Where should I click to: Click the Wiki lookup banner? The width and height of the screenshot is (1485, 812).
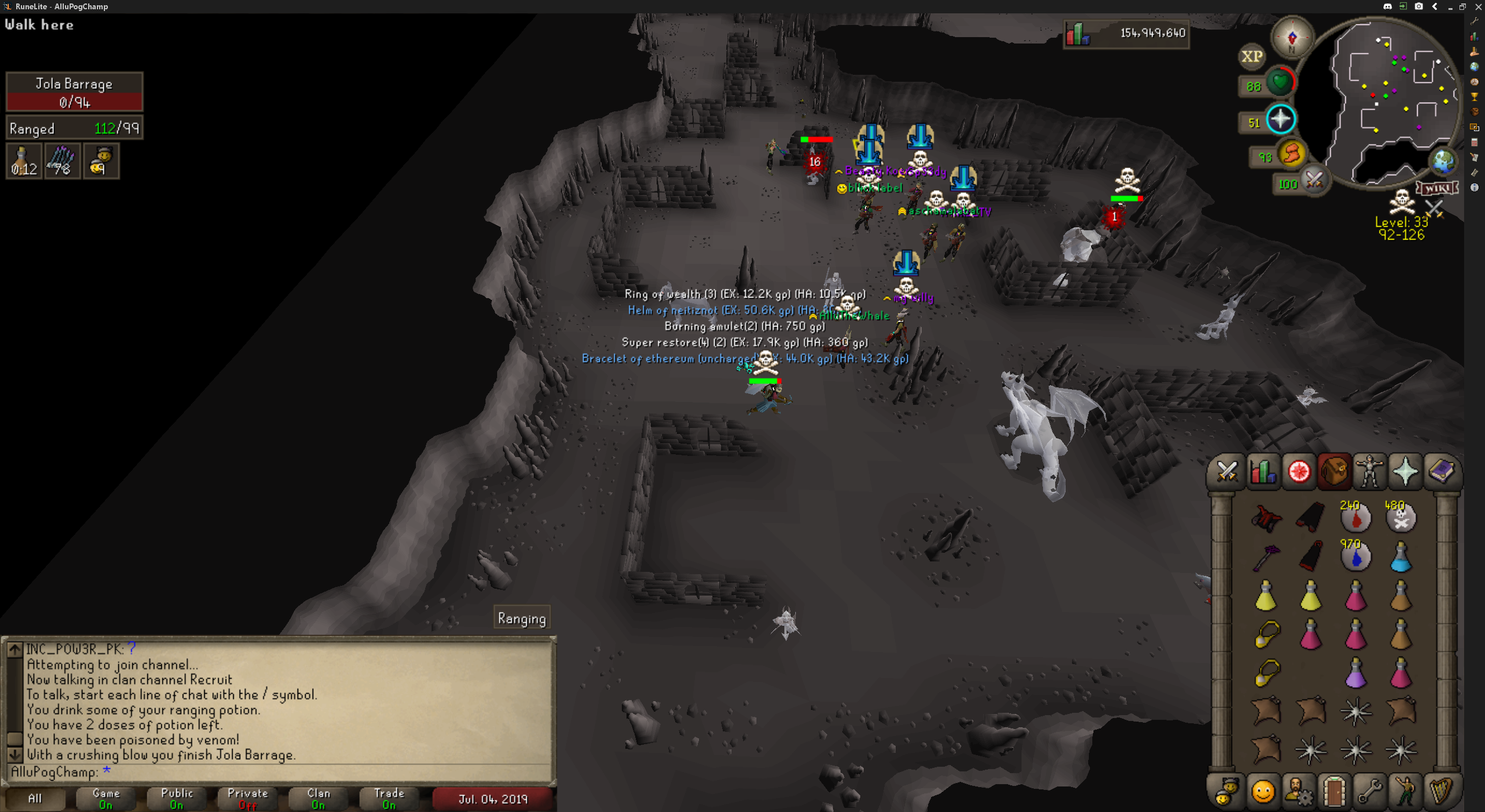[1437, 188]
